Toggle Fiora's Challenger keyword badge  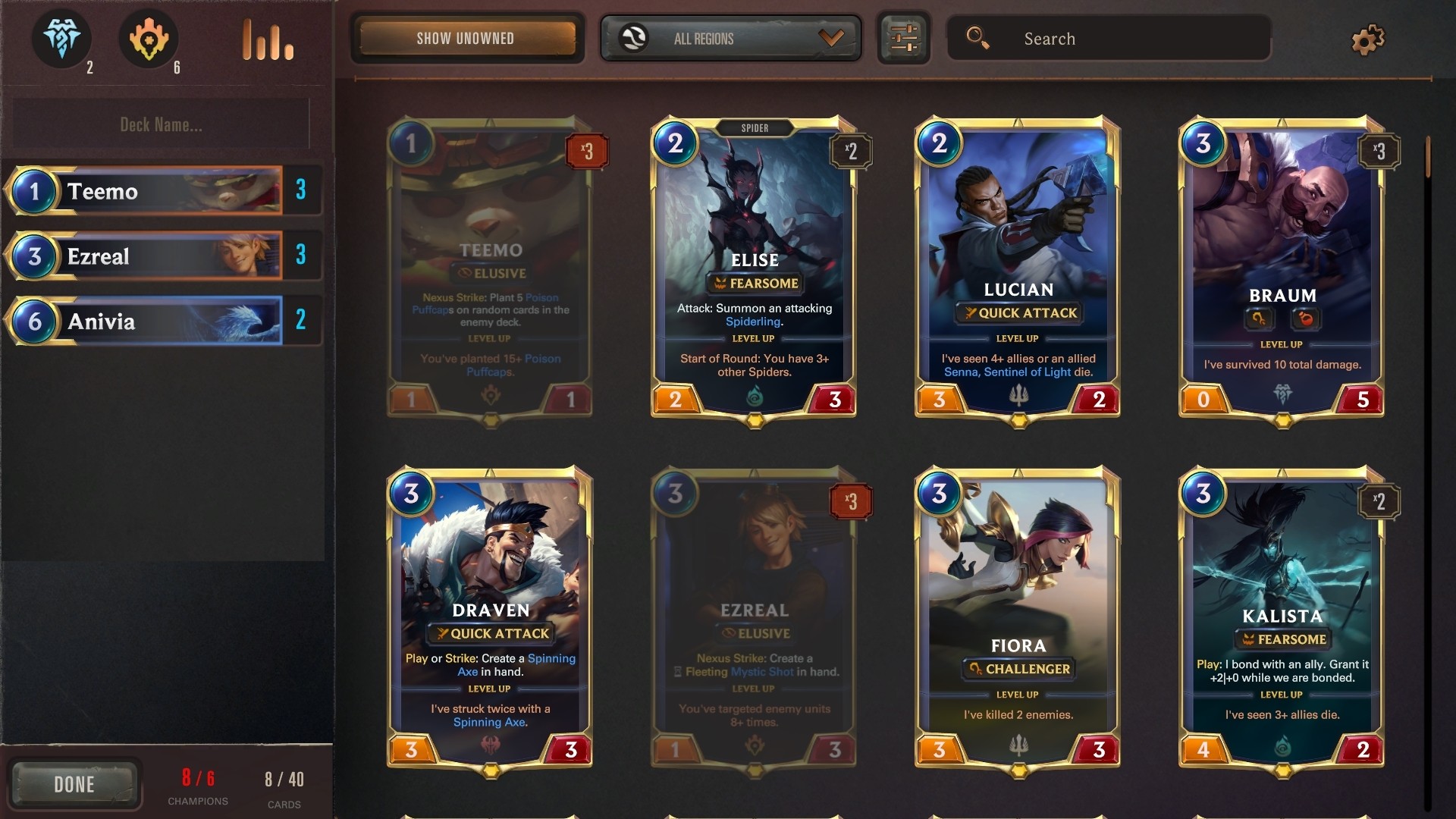1018,669
